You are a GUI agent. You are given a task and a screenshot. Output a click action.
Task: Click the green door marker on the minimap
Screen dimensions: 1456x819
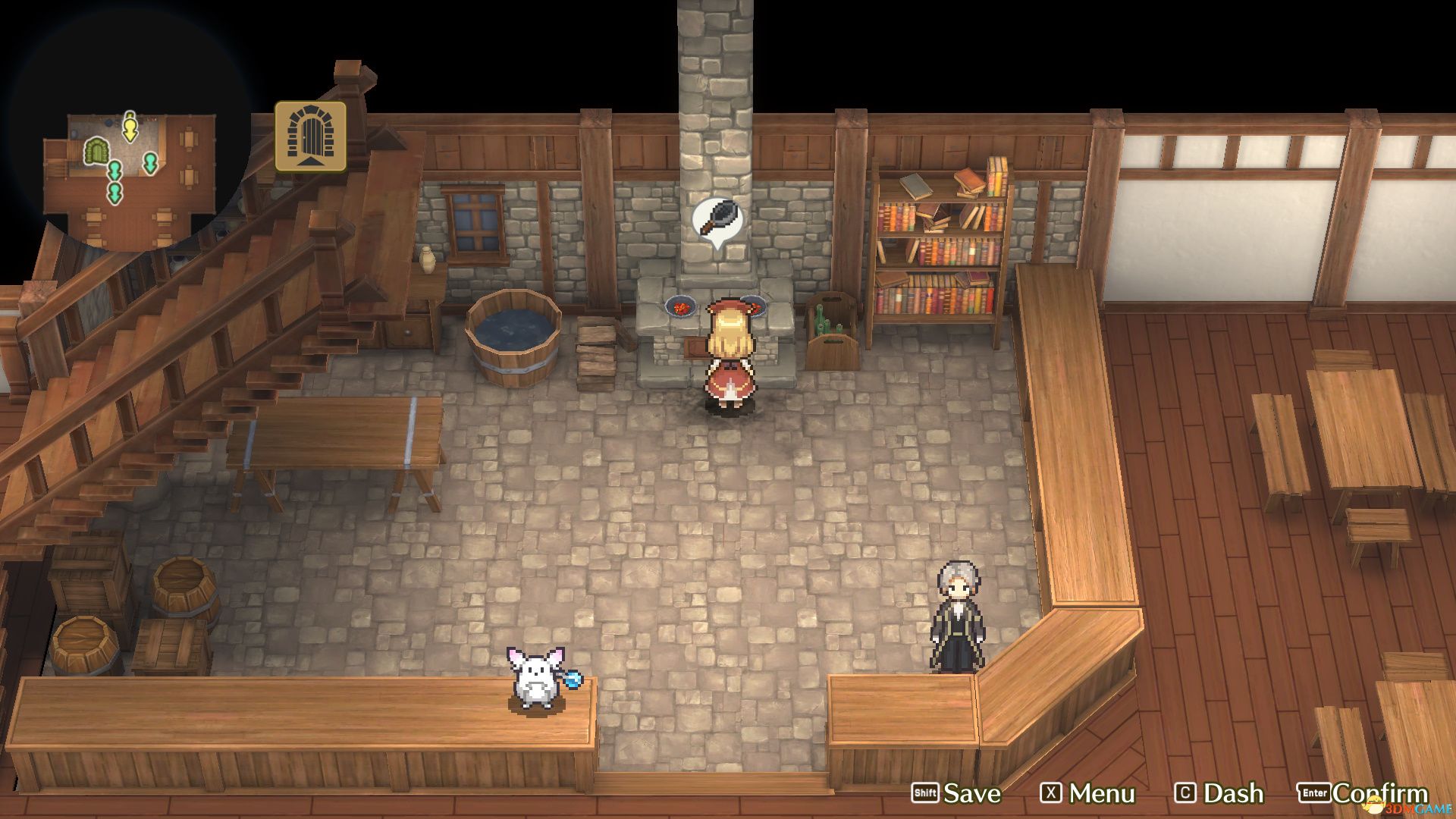[x=96, y=152]
